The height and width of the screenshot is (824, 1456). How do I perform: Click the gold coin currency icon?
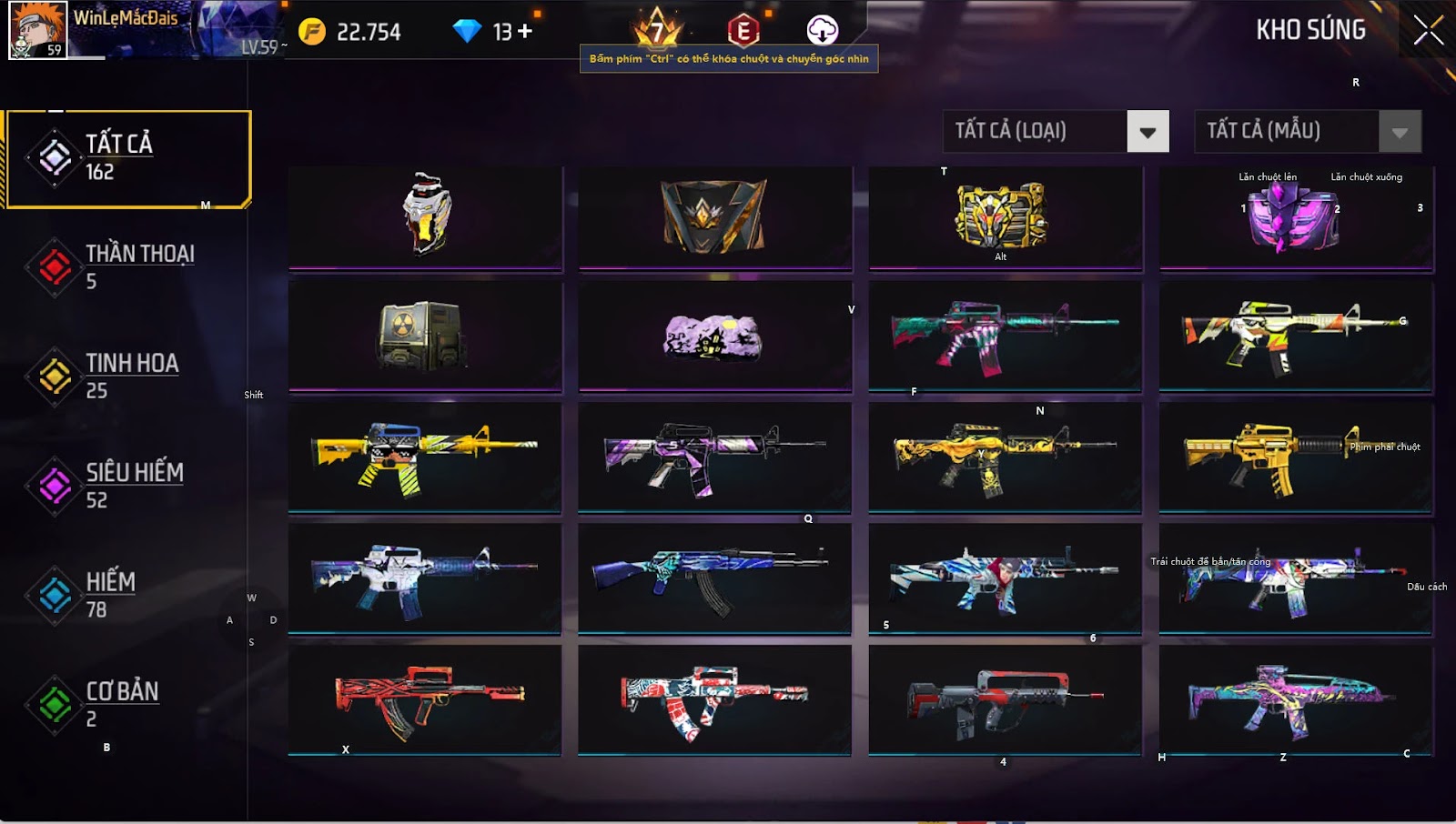[312, 32]
